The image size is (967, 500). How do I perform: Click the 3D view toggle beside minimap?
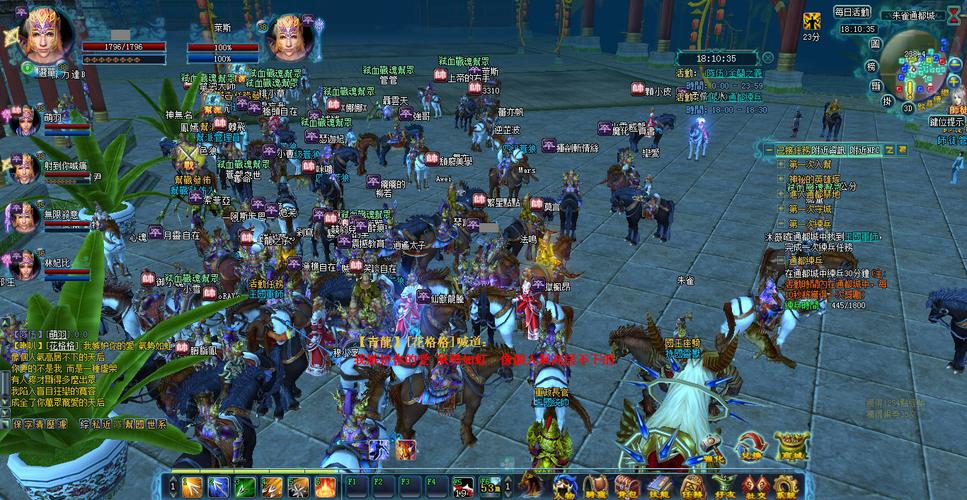click(907, 108)
